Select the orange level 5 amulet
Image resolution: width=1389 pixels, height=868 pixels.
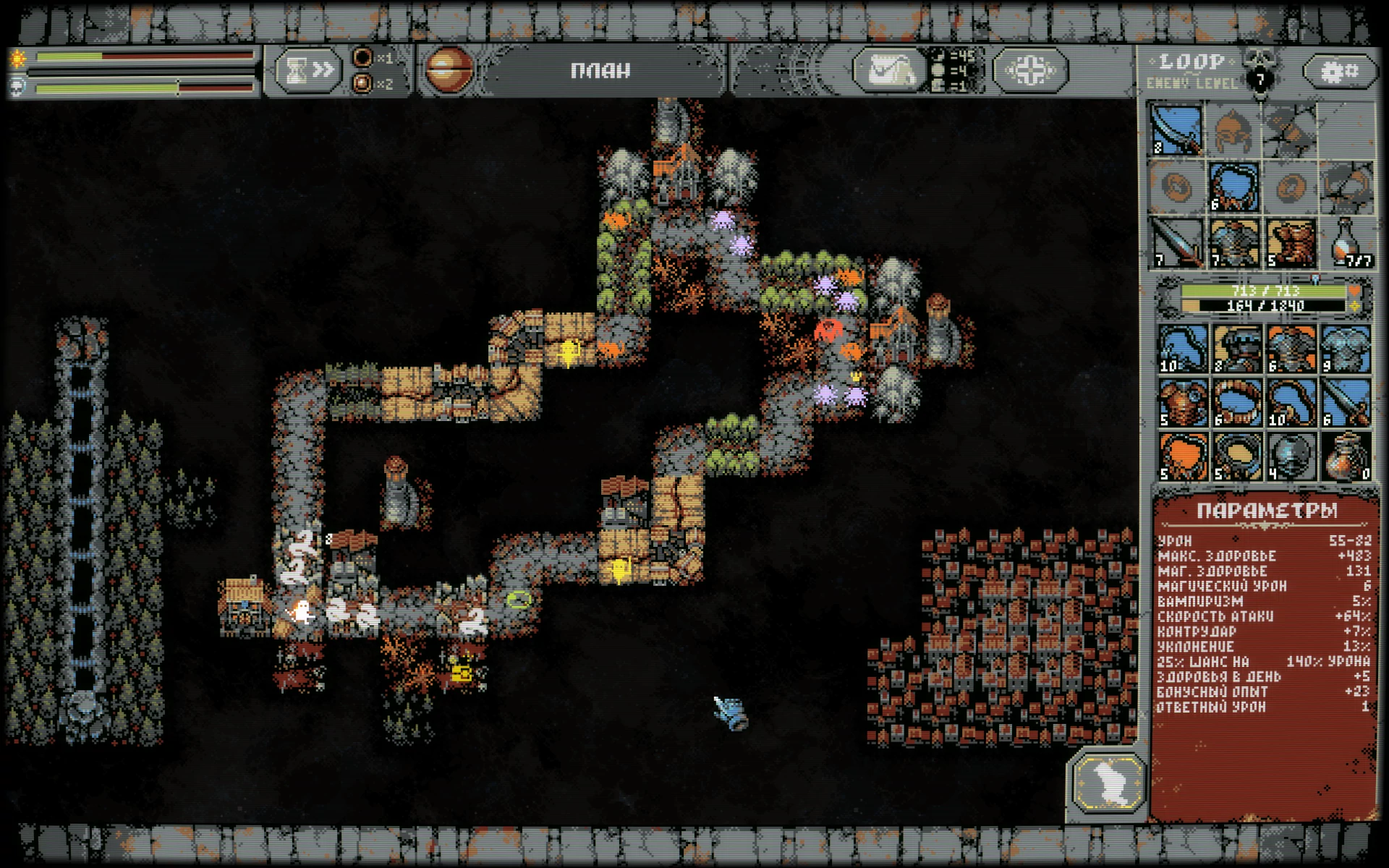(1183, 456)
